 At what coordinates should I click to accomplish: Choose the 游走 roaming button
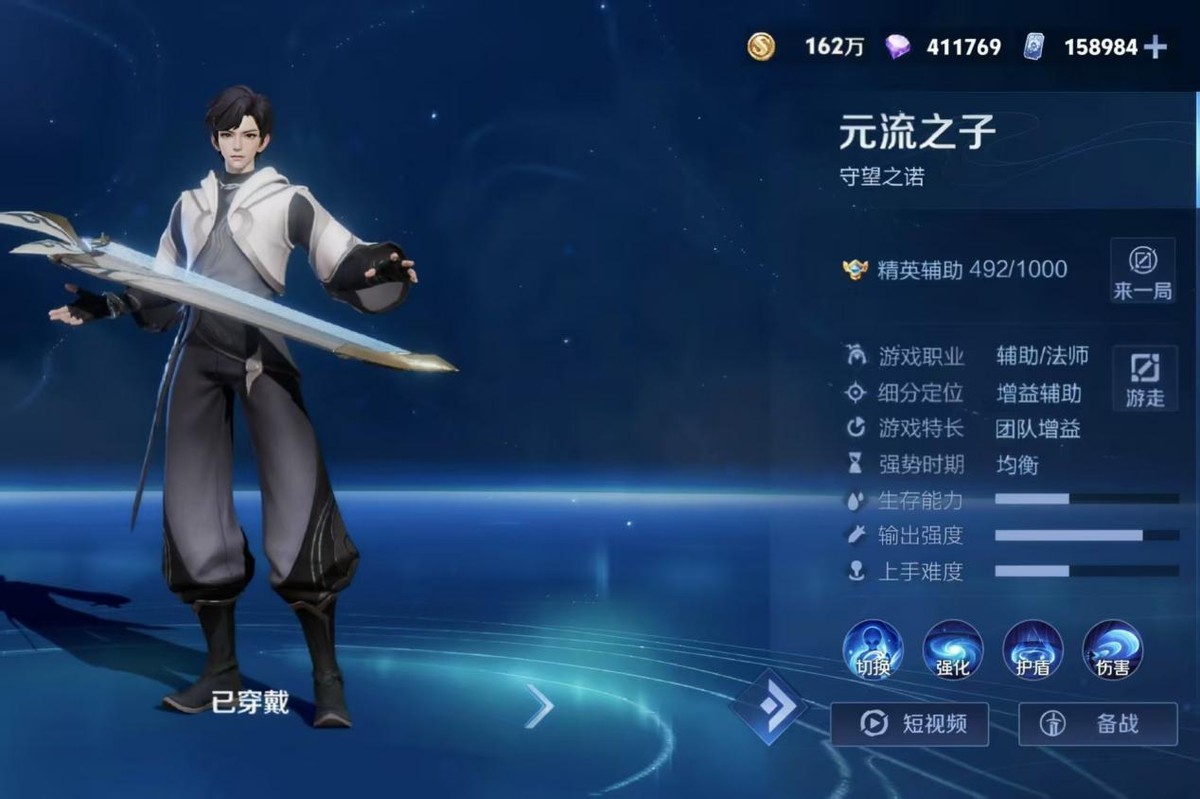click(1144, 378)
